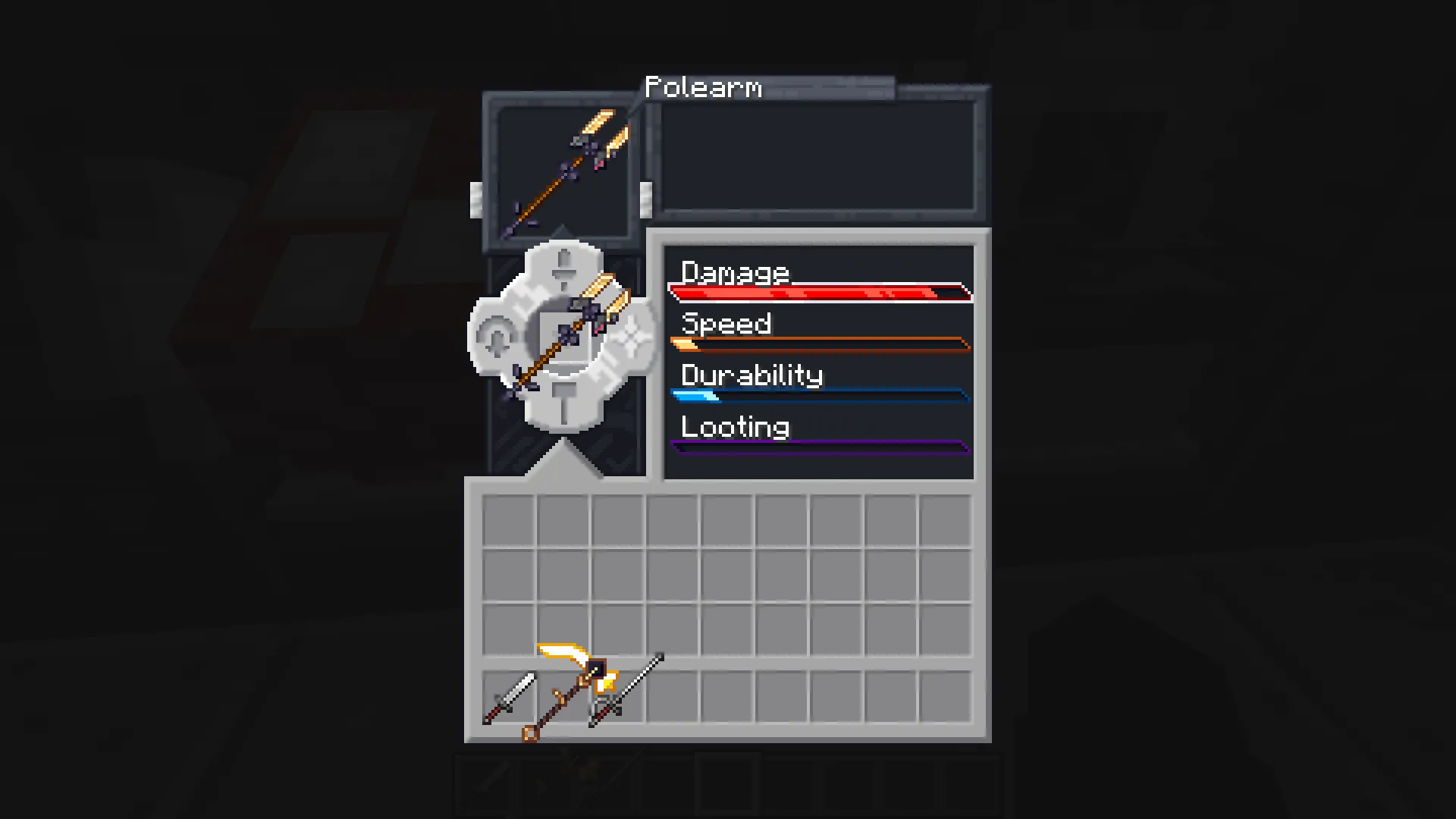Screen dimensions: 1456x819
Task: Enable the top stats panel header
Action: [x=817, y=237]
